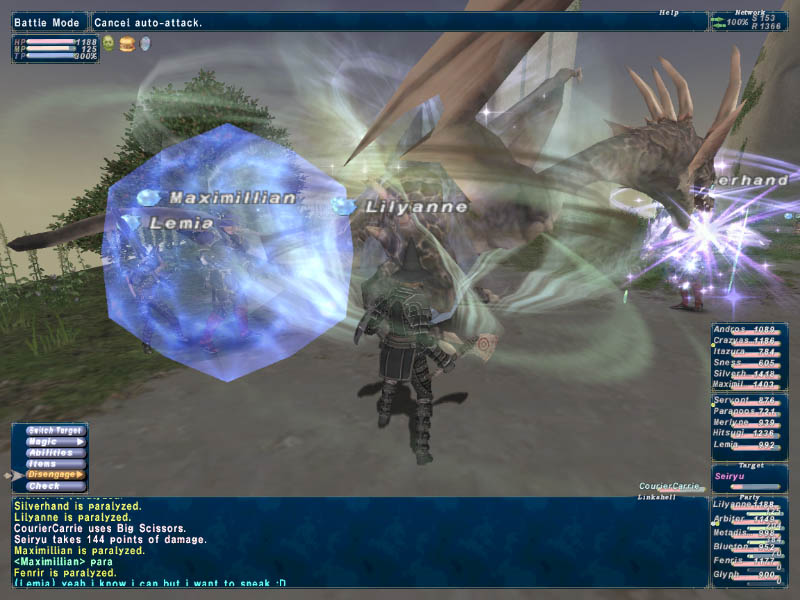Open the Help indicator at top

(669, 14)
